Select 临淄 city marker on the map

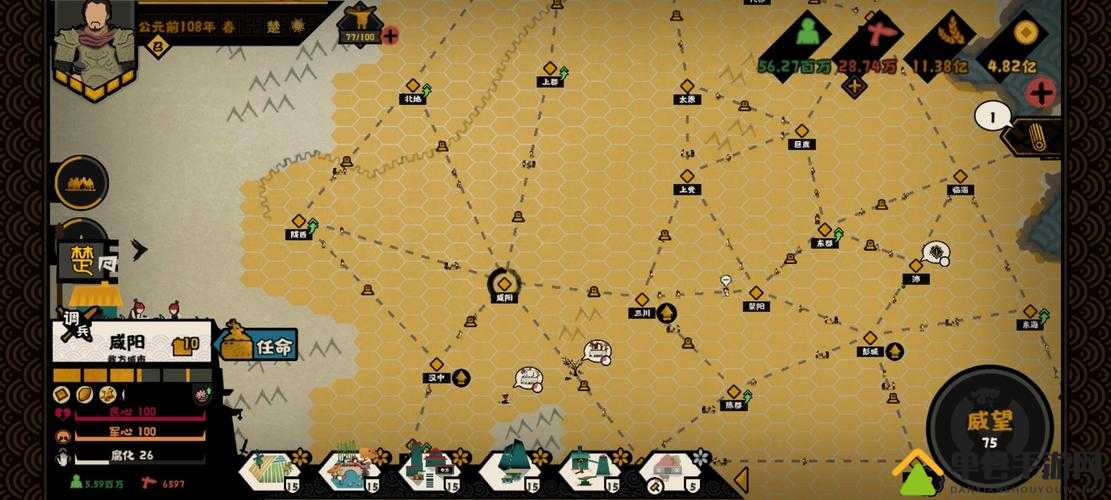click(x=960, y=178)
